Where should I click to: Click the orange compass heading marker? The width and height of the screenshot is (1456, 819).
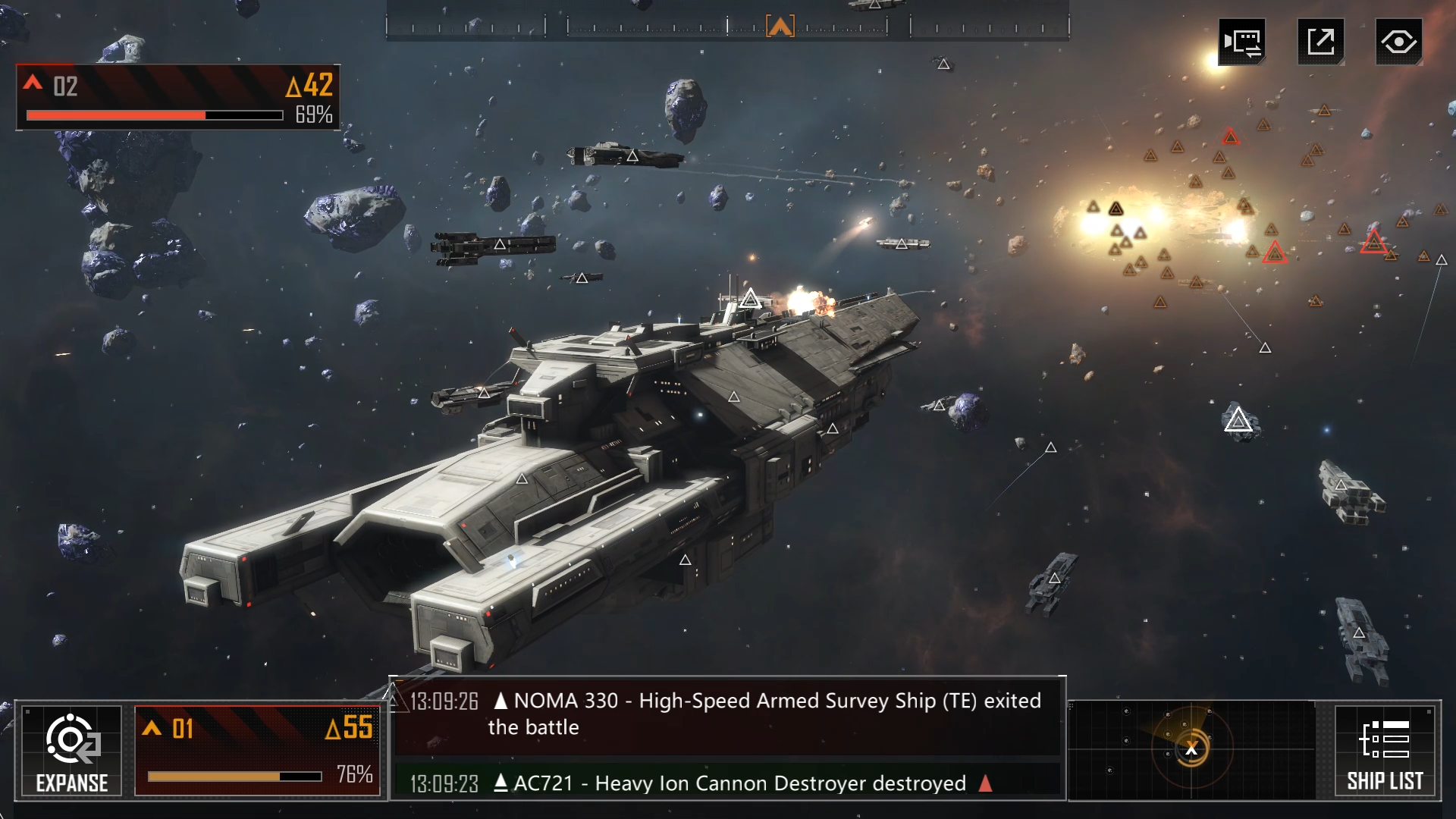click(x=780, y=27)
